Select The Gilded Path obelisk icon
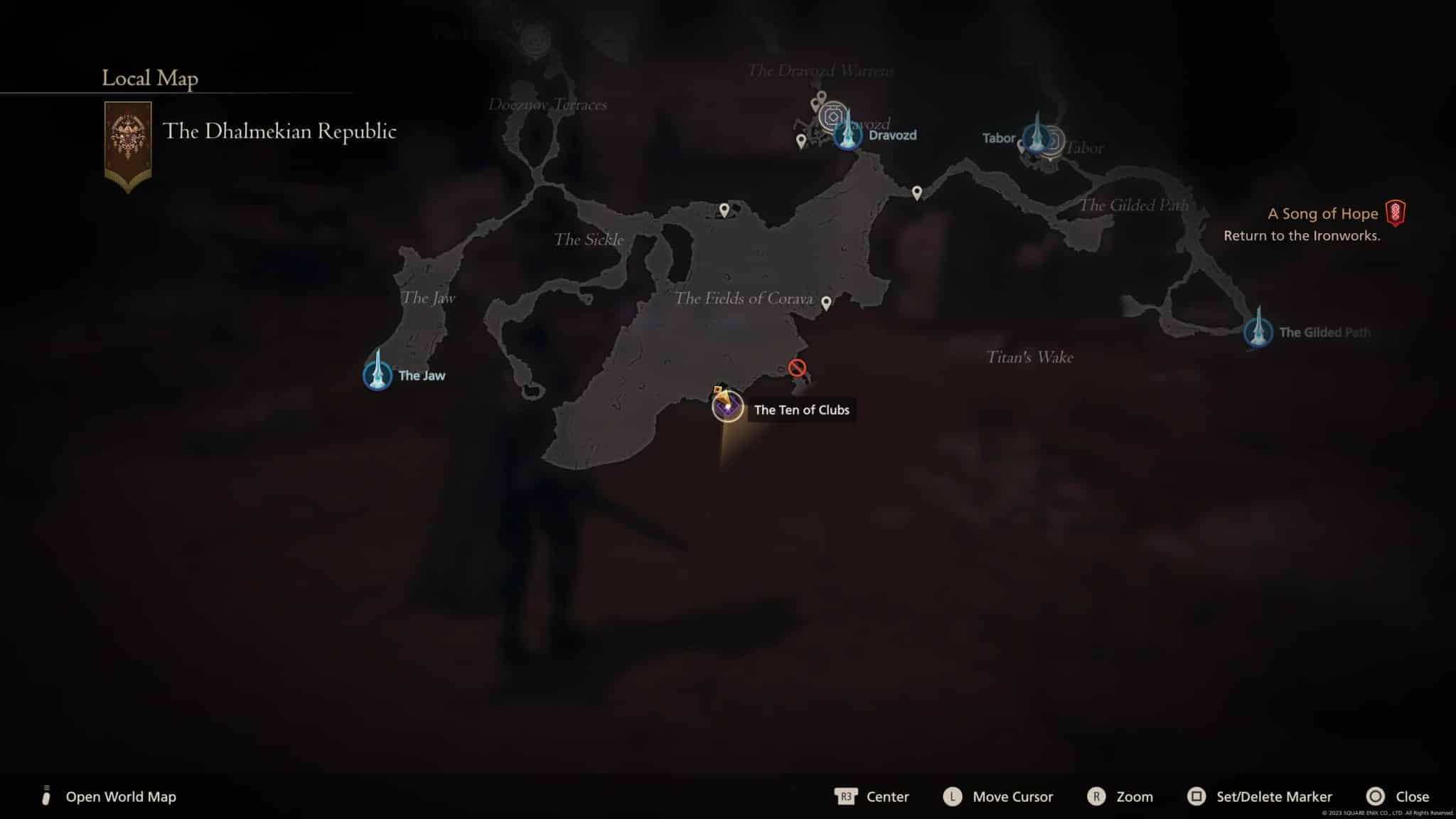 pos(1259,333)
